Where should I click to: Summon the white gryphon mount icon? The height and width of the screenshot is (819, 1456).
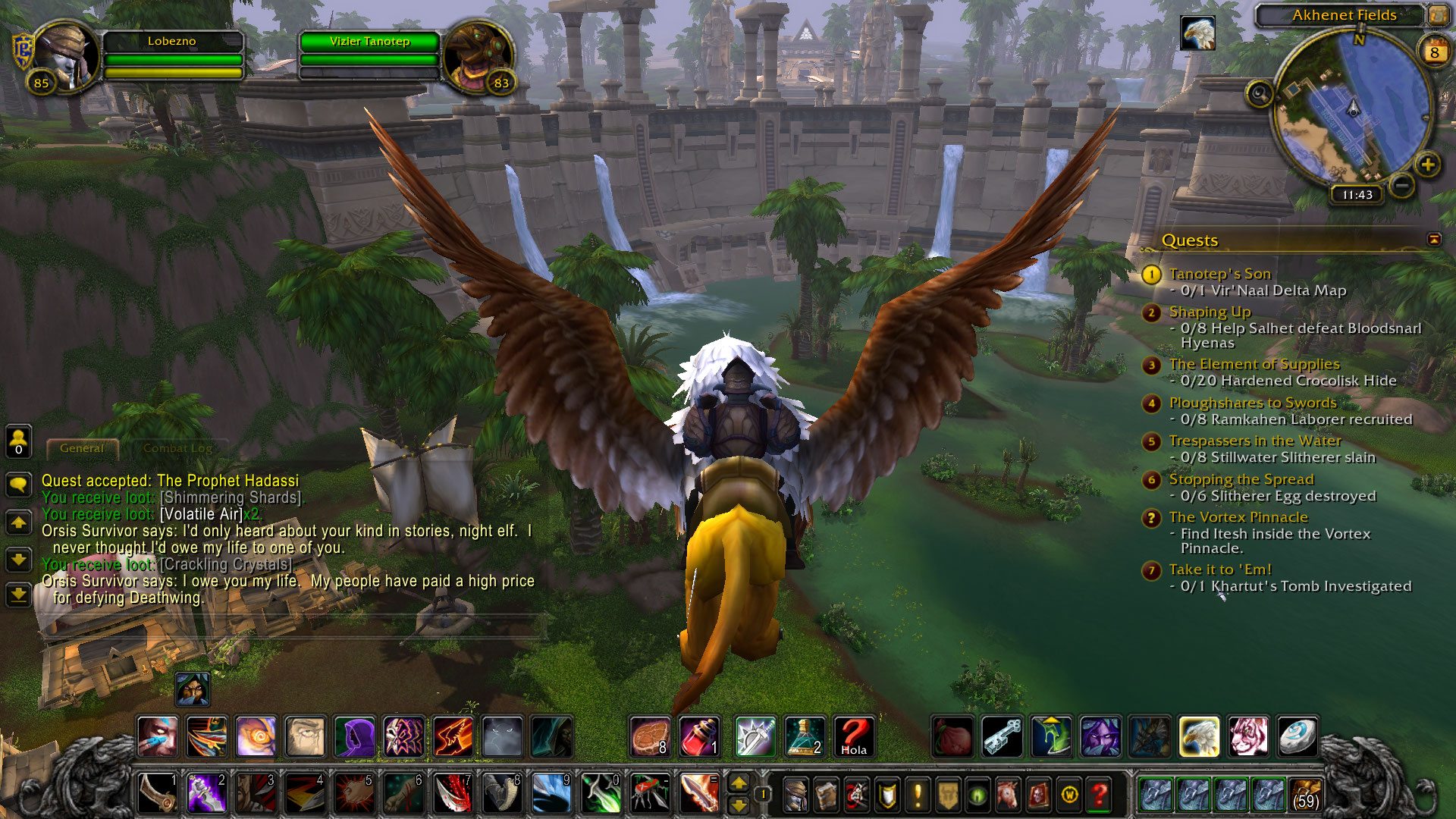[x=1199, y=736]
